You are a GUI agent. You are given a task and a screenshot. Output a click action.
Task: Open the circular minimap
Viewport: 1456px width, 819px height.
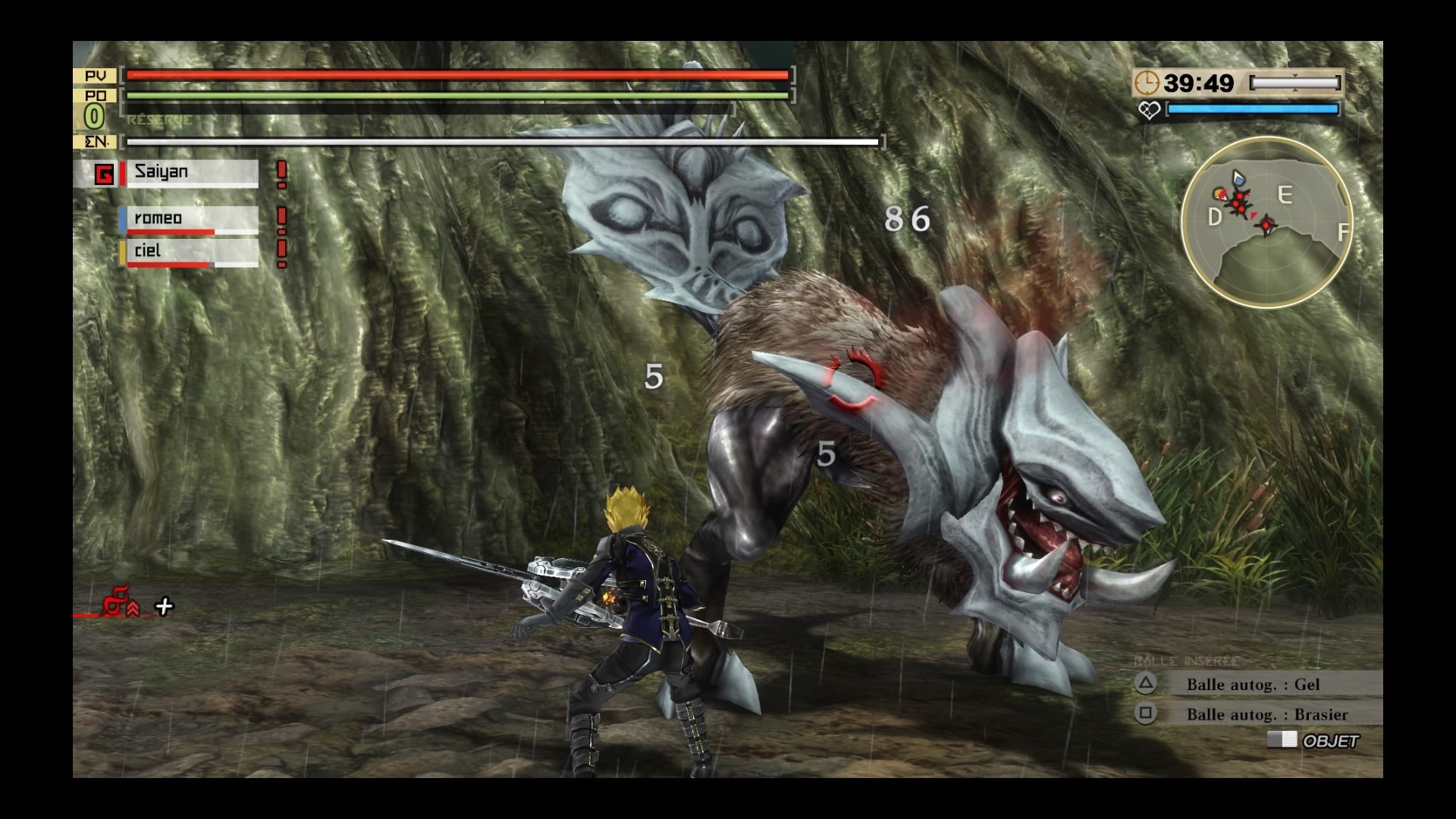[x=1266, y=222]
